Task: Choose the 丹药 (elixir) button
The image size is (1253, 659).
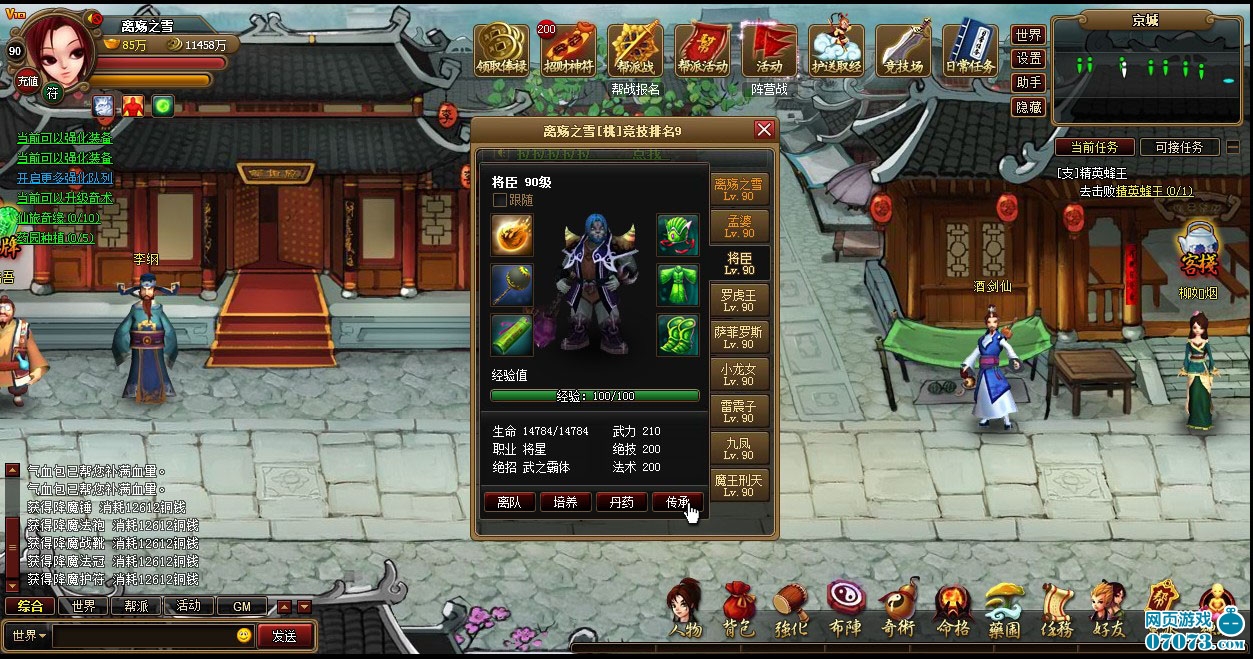Action: point(621,502)
